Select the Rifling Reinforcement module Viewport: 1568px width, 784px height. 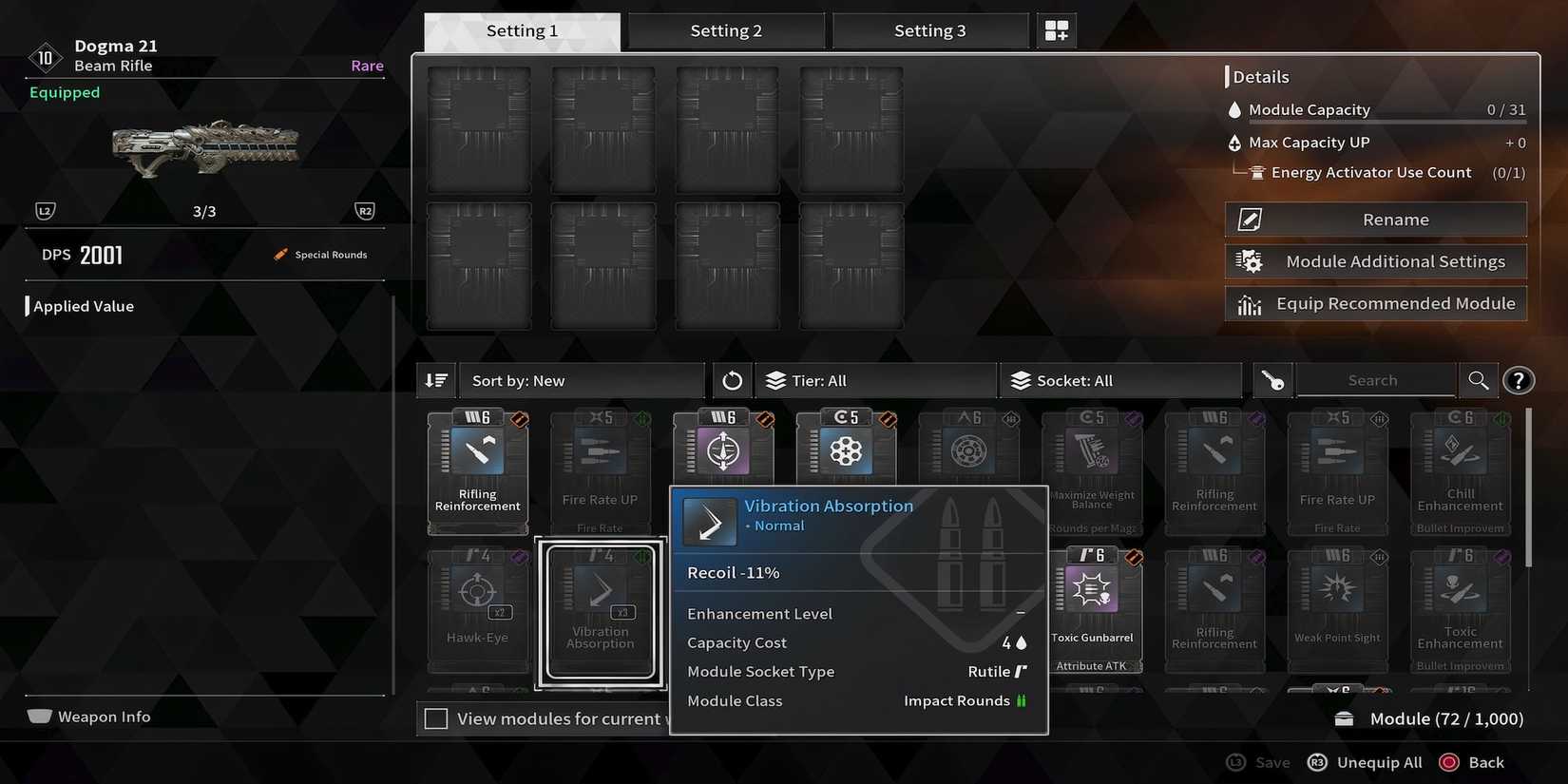click(x=477, y=472)
